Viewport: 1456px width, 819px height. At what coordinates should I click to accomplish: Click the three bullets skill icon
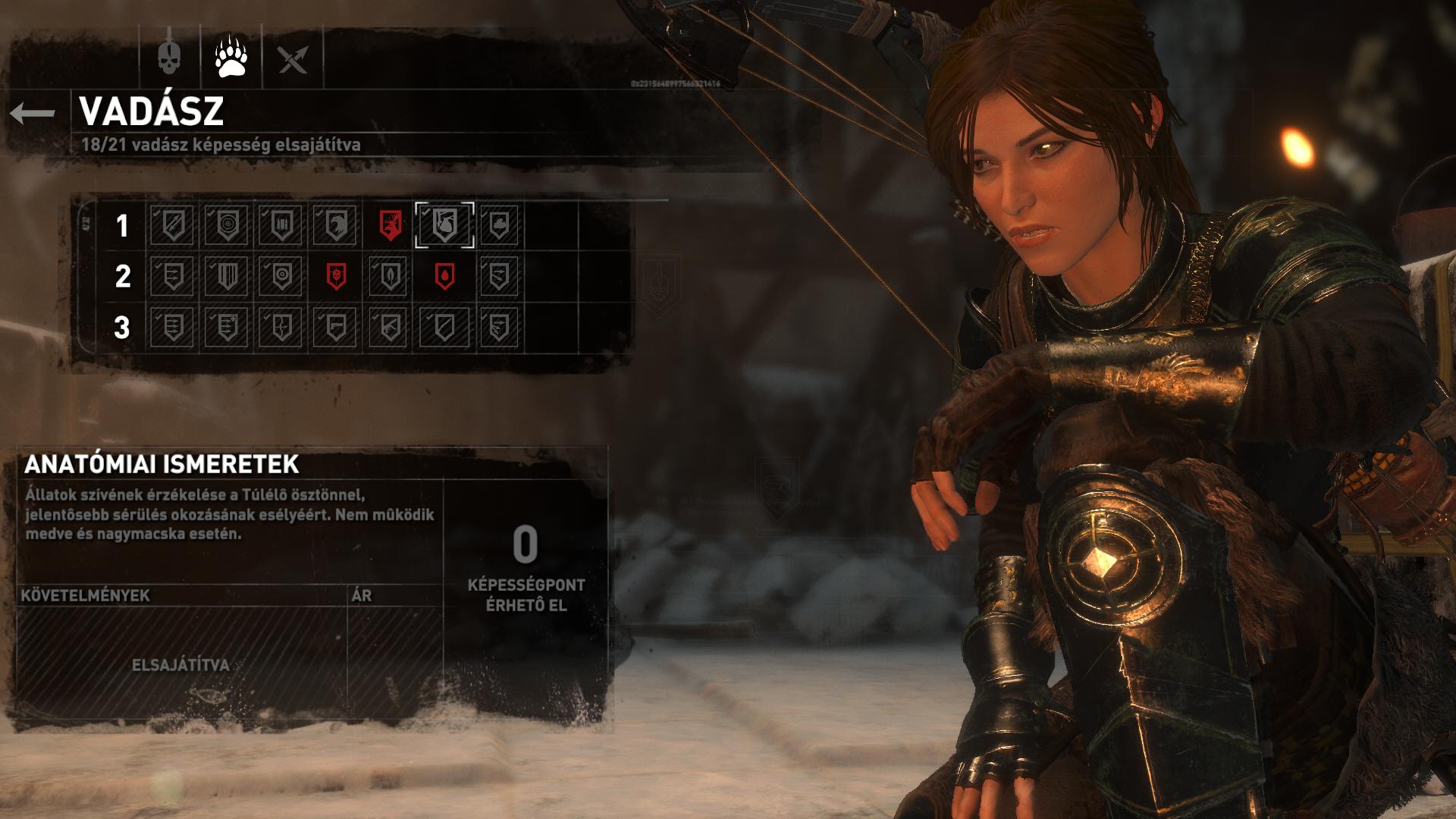click(281, 225)
